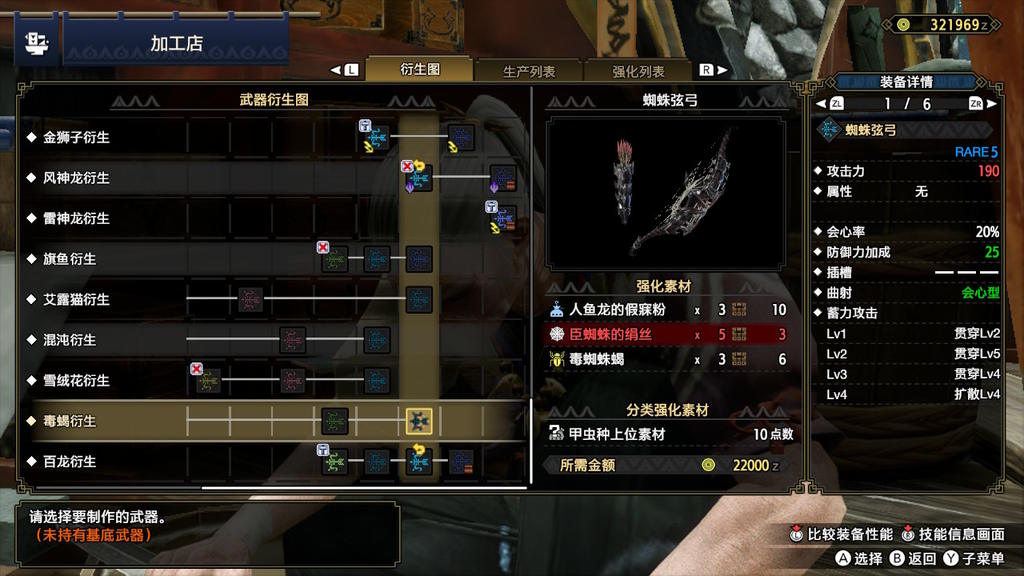
Task: Click the 蜘蛛弦弓 weapon preview image
Action: (667, 197)
